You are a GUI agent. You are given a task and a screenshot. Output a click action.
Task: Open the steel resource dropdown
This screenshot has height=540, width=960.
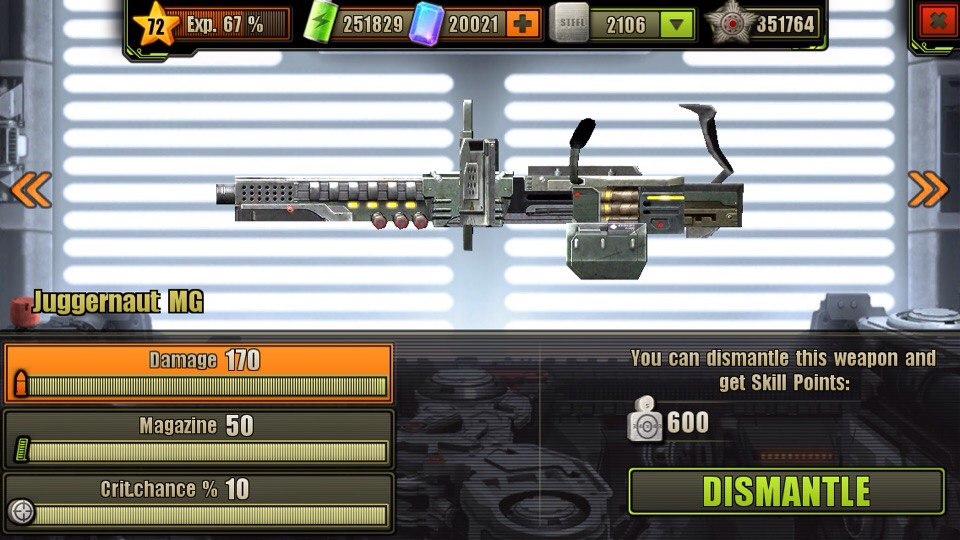pyautogui.click(x=678, y=24)
